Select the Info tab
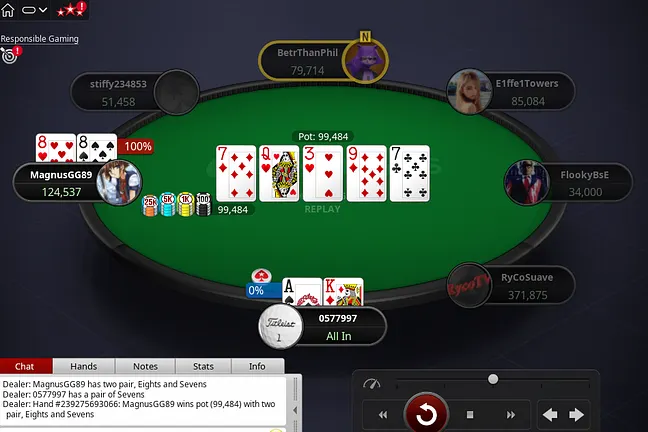Image resolution: width=648 pixels, height=432 pixels. 257,366
